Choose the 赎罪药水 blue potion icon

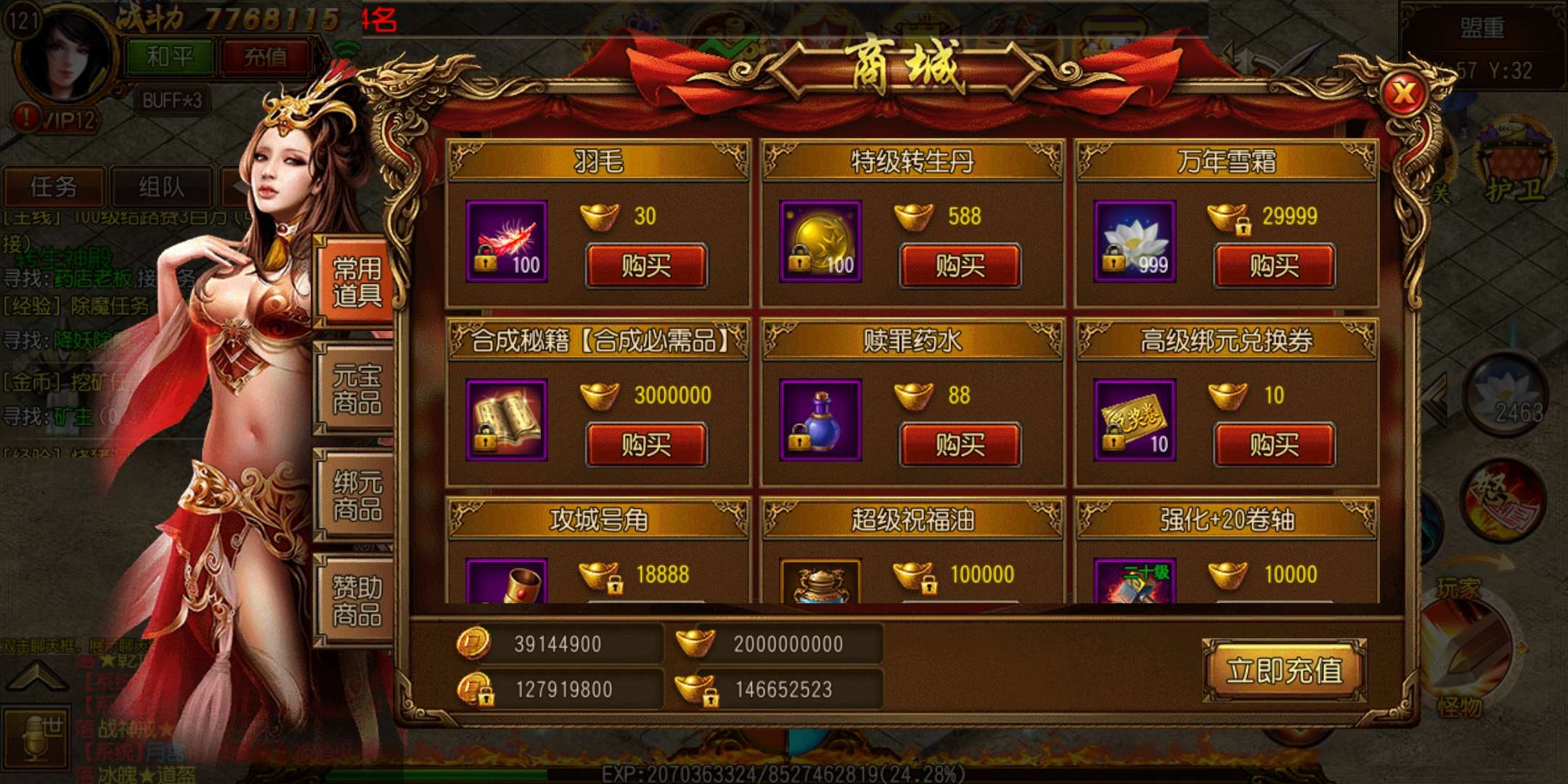point(820,420)
